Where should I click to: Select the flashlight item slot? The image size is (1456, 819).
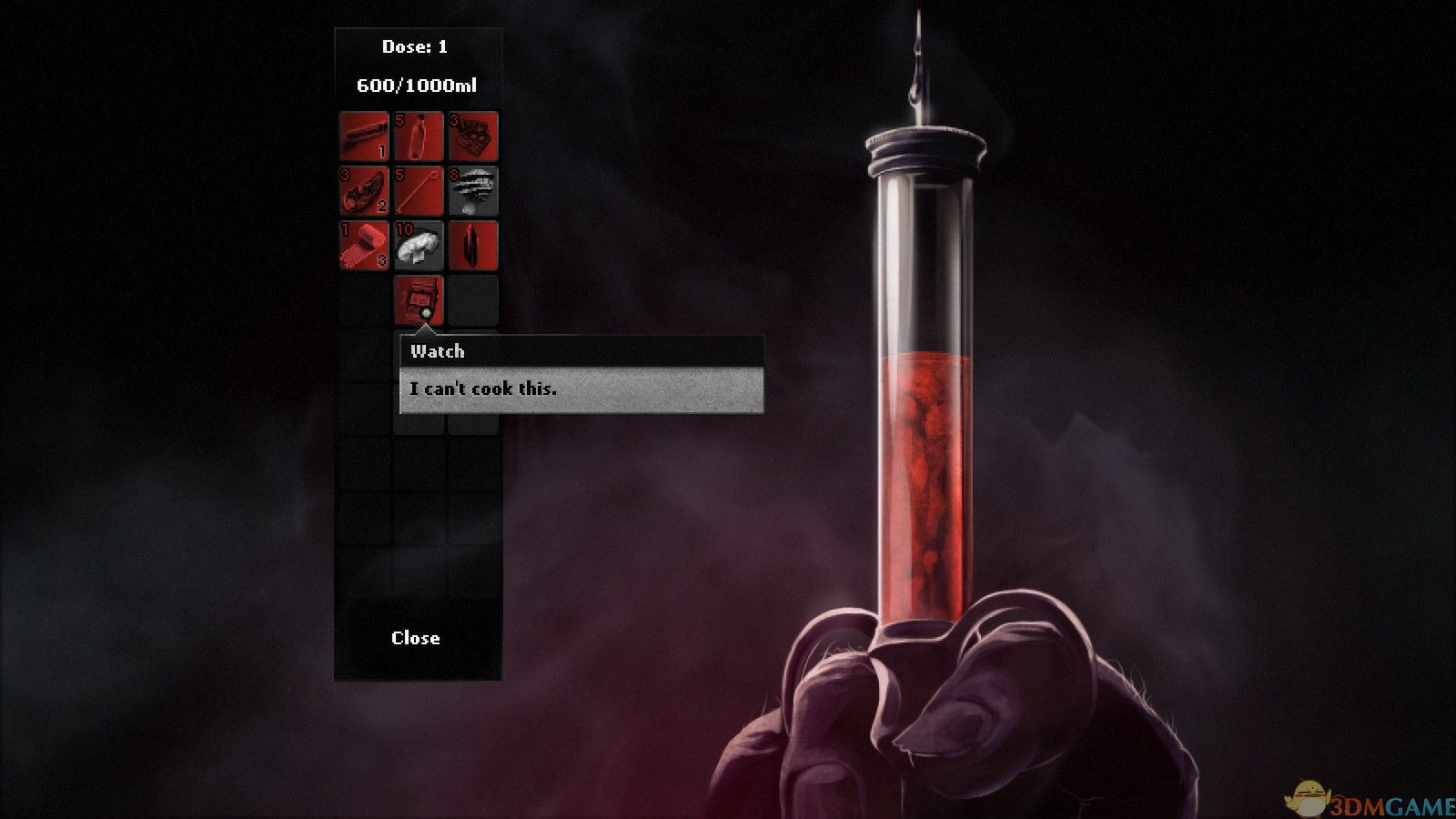(x=364, y=136)
